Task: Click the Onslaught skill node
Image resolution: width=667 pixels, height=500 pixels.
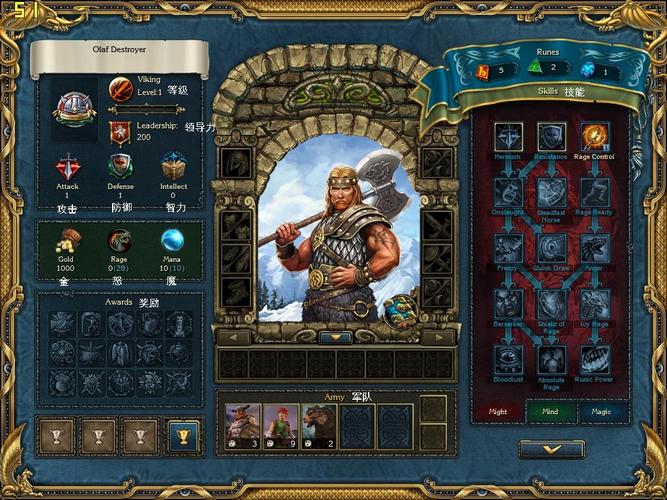Action: 508,192
